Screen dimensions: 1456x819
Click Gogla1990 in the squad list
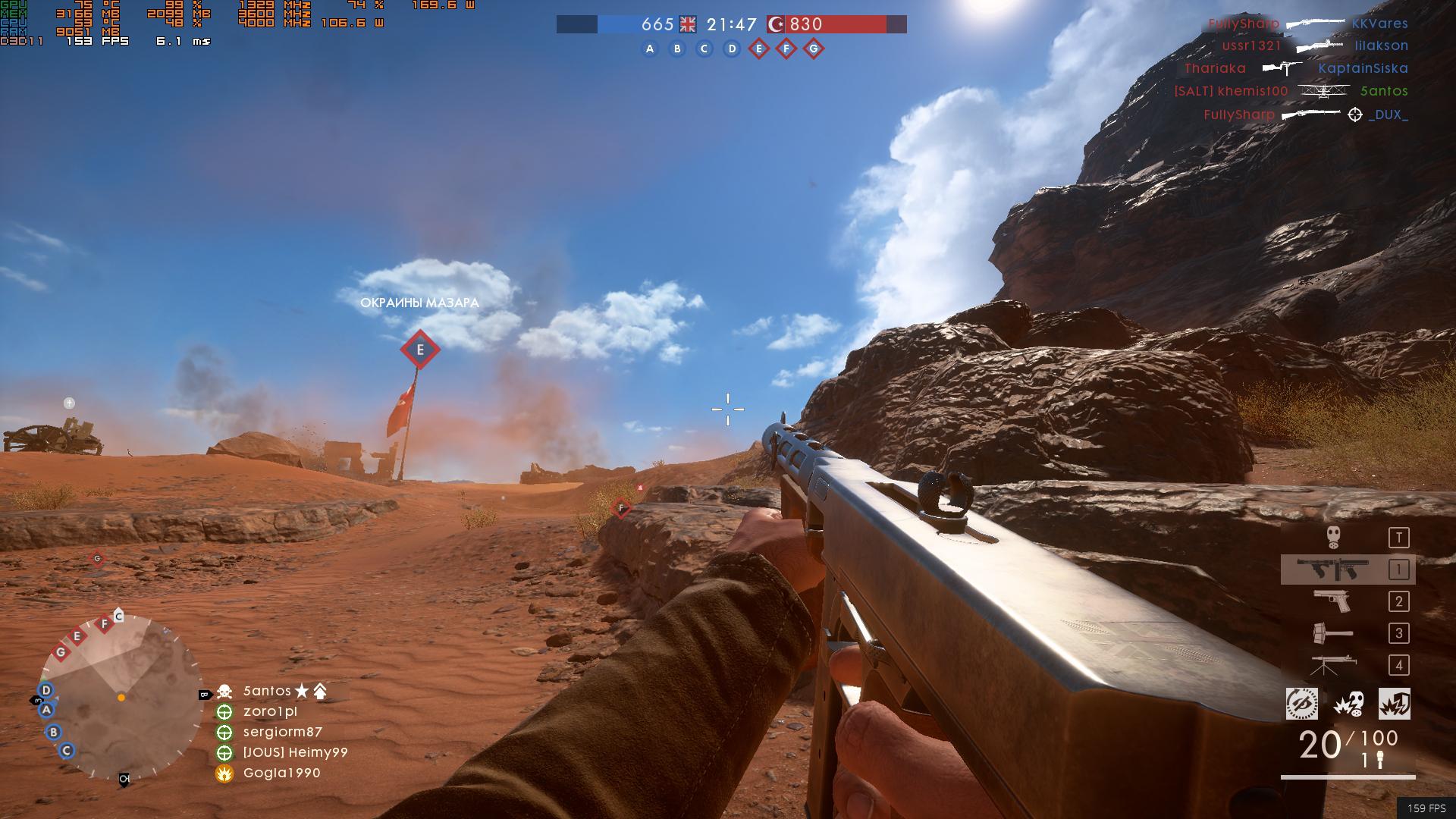coord(281,773)
